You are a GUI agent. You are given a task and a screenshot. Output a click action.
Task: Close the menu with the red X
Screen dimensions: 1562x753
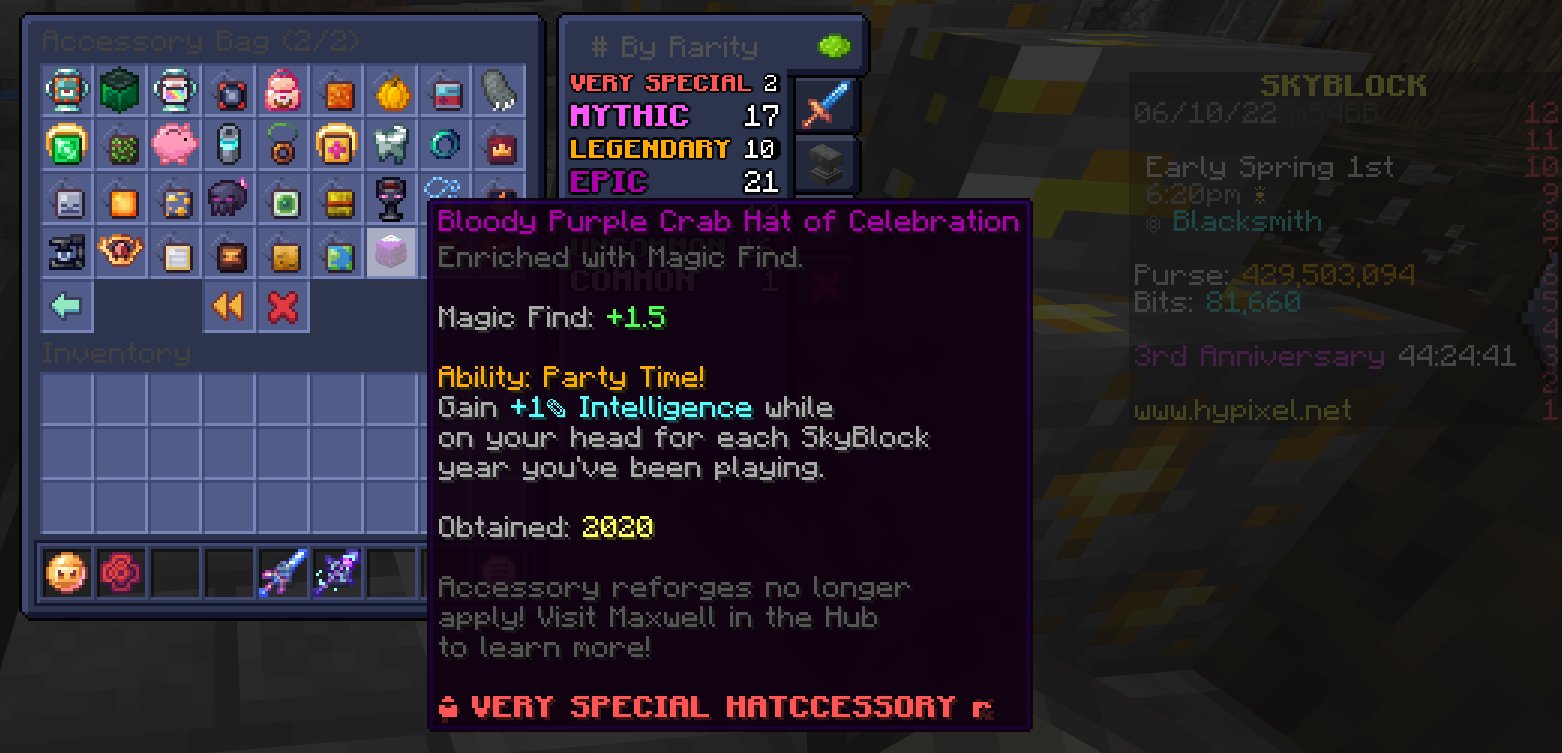(x=282, y=306)
